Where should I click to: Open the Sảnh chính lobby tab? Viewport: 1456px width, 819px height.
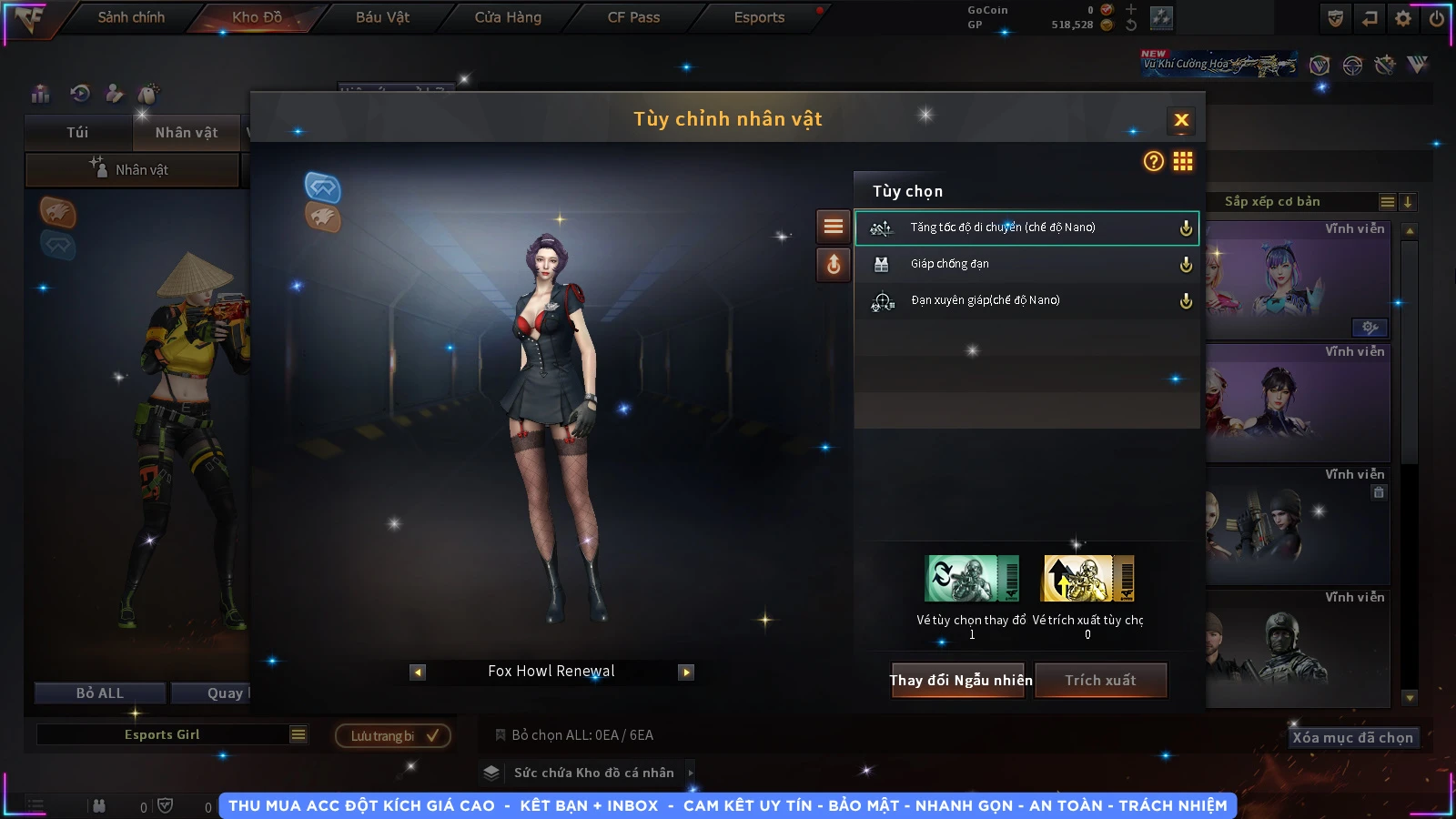pyautogui.click(x=131, y=17)
